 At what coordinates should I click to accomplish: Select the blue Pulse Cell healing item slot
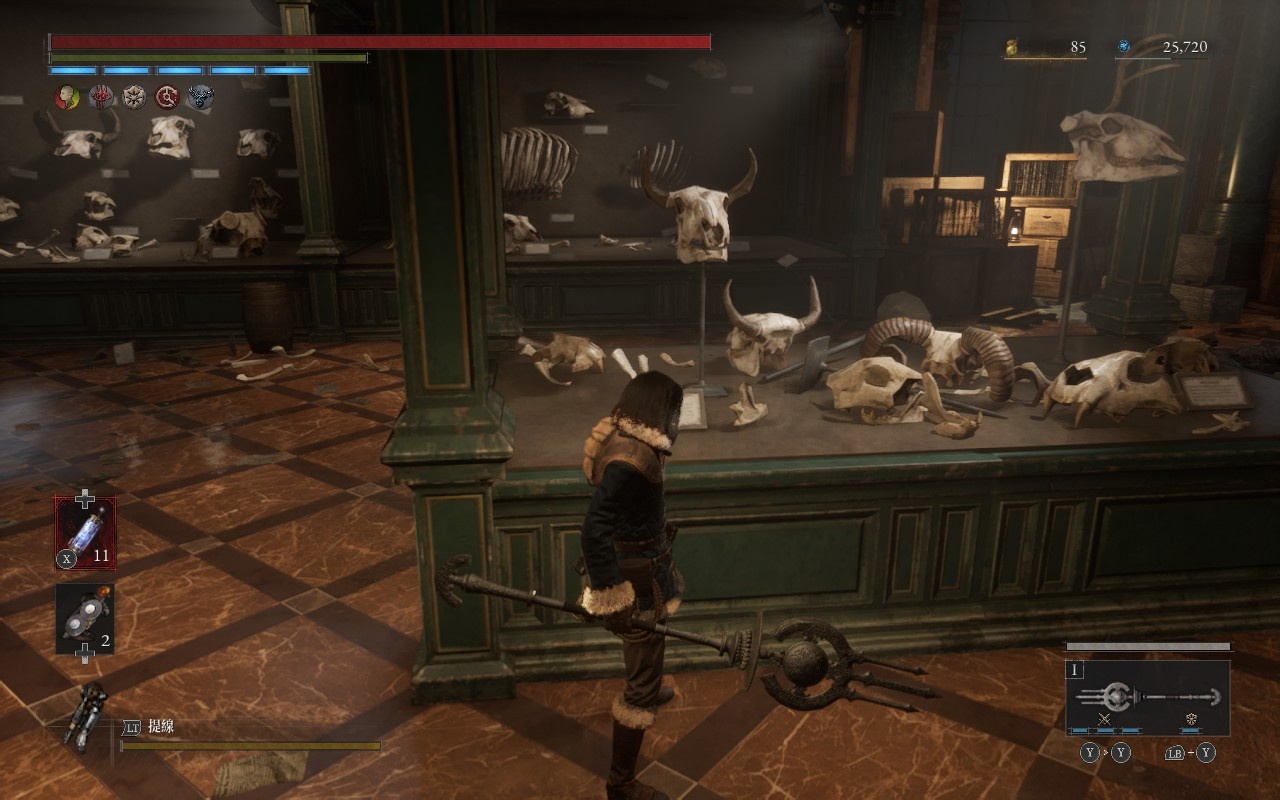pos(85,533)
